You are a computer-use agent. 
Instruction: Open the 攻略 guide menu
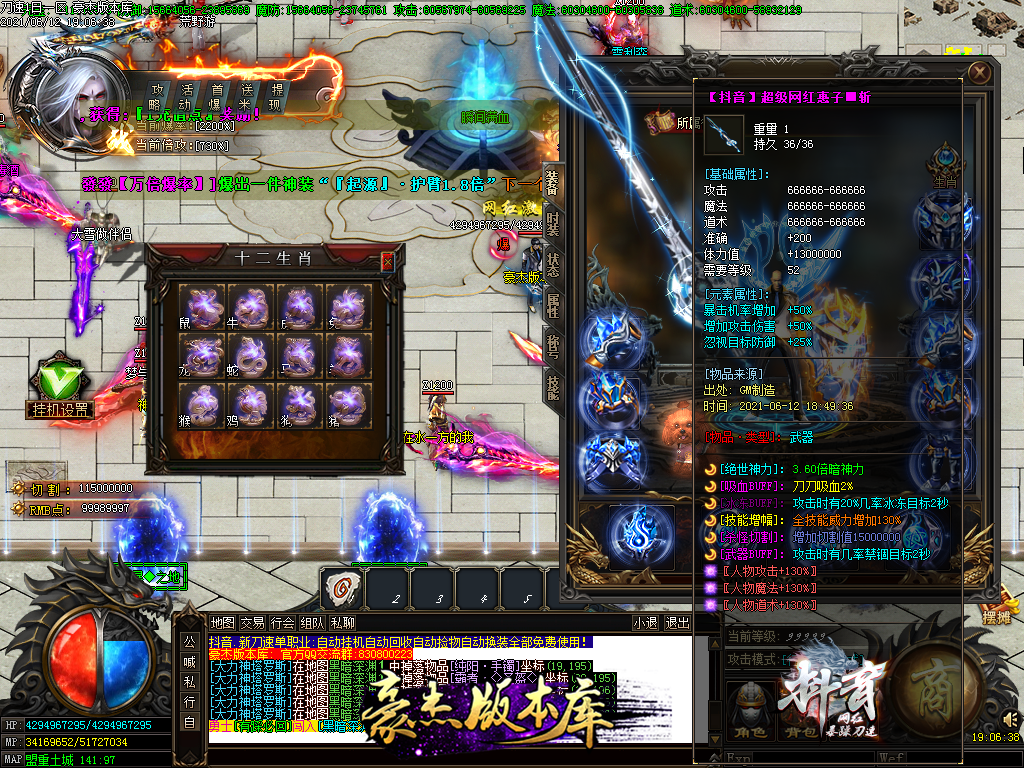point(156,96)
